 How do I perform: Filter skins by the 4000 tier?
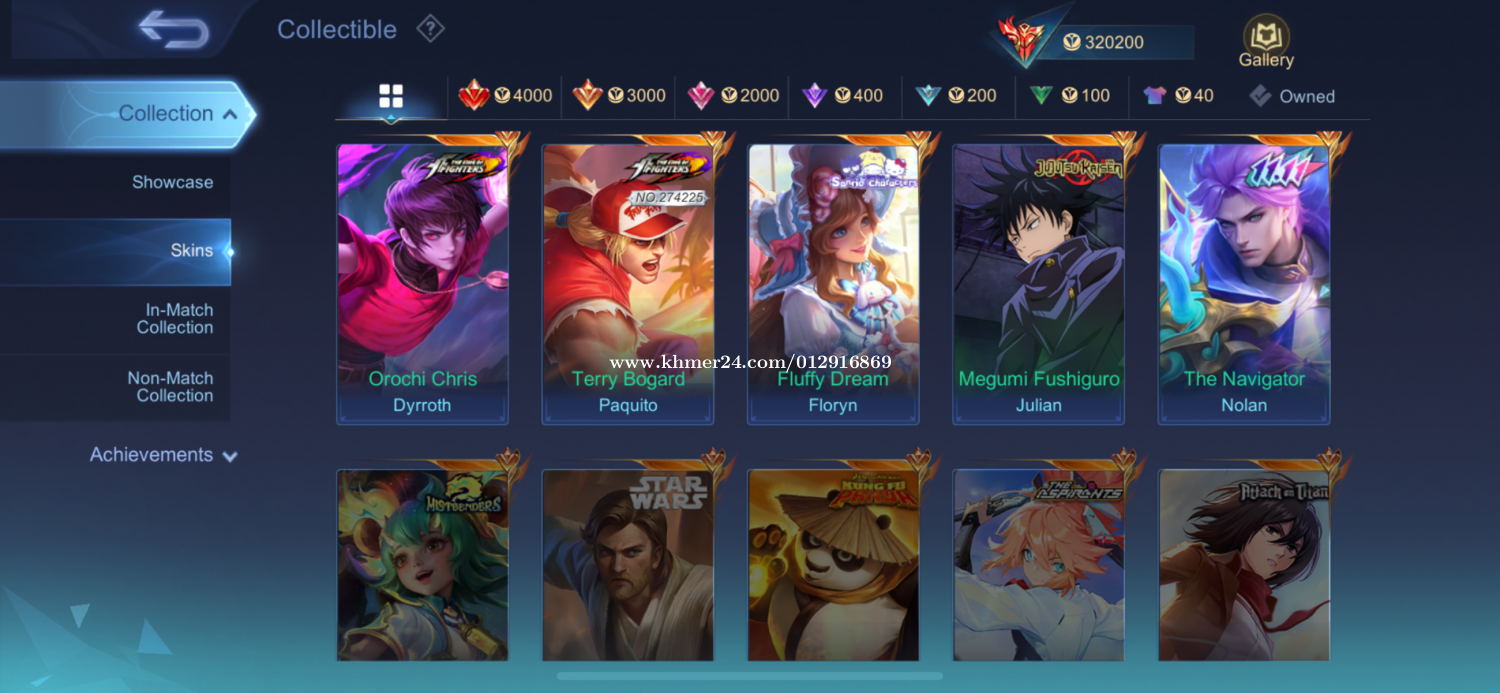pos(505,96)
